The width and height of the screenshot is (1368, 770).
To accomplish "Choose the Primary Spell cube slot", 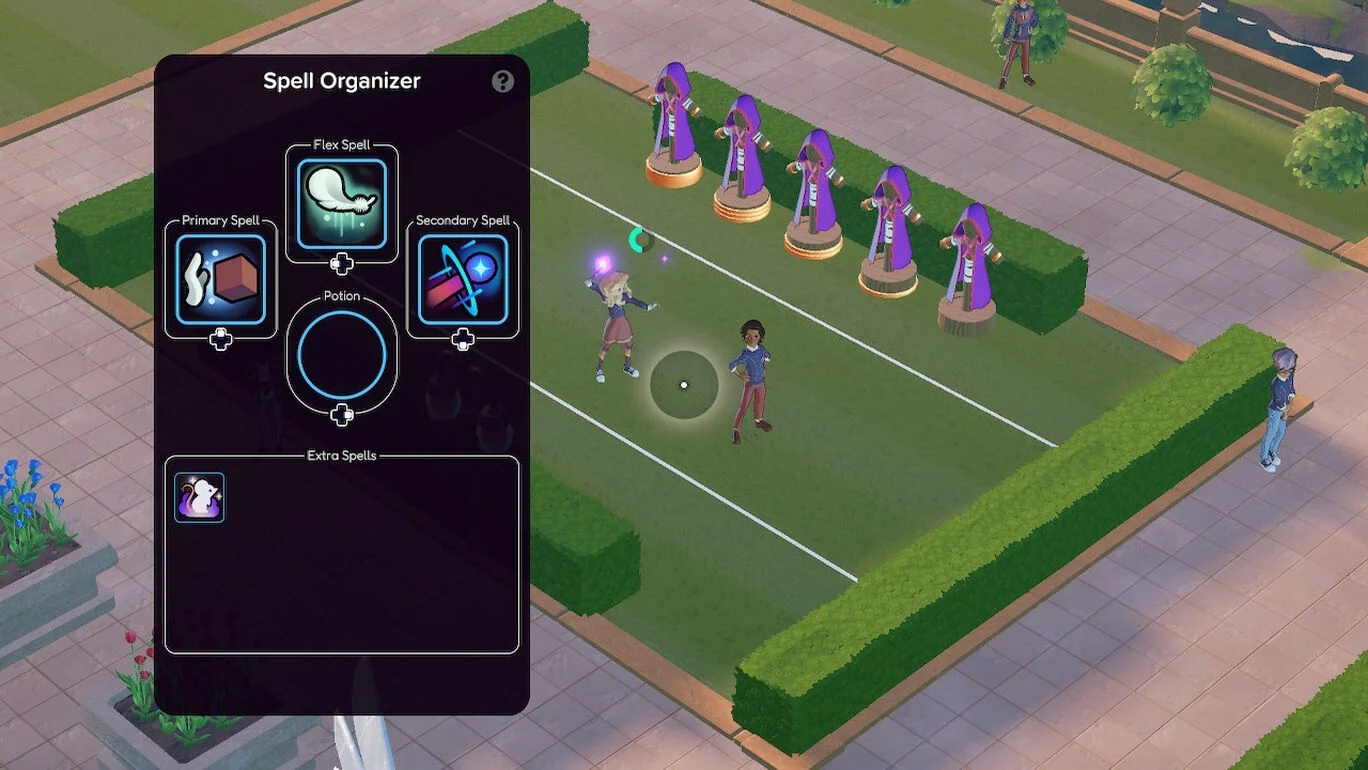I will (x=221, y=280).
